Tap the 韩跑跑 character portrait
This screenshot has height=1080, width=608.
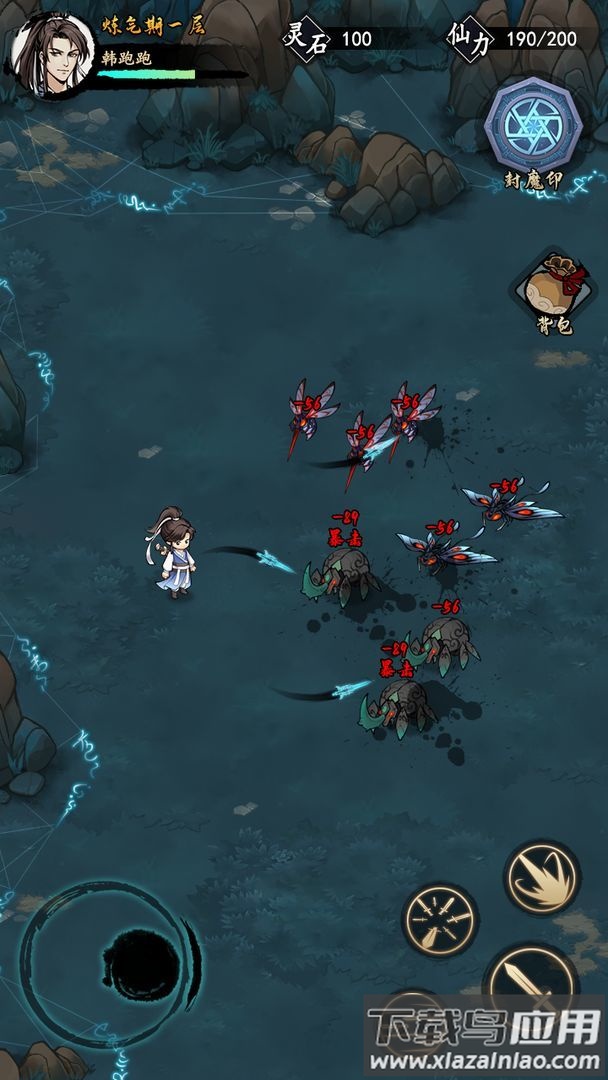(52, 55)
